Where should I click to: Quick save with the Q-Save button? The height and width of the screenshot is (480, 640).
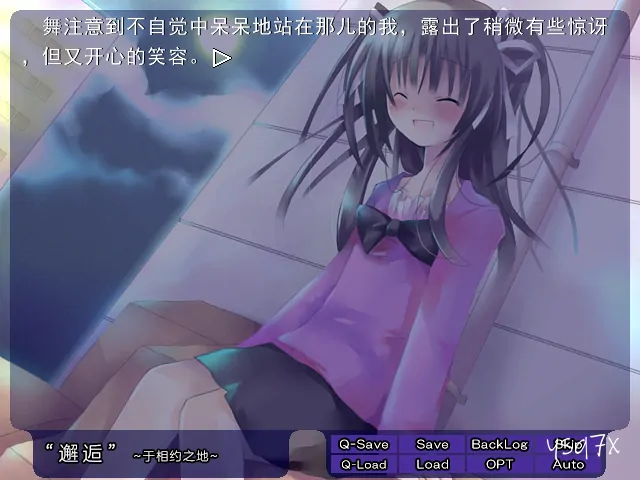(x=364, y=444)
